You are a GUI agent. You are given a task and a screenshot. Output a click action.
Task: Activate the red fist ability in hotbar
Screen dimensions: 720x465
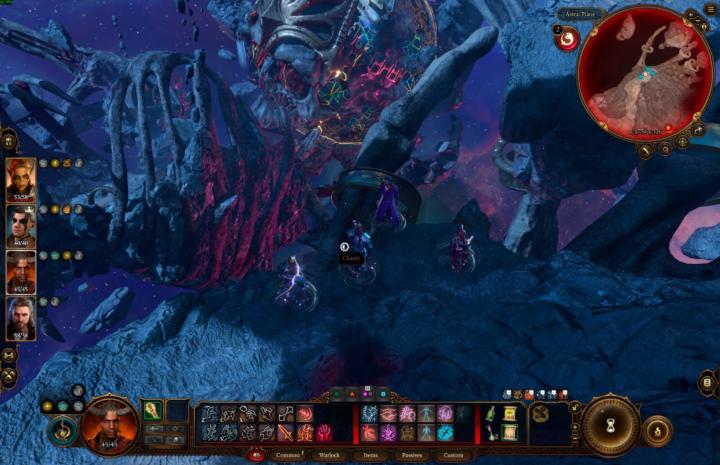[x=324, y=433]
